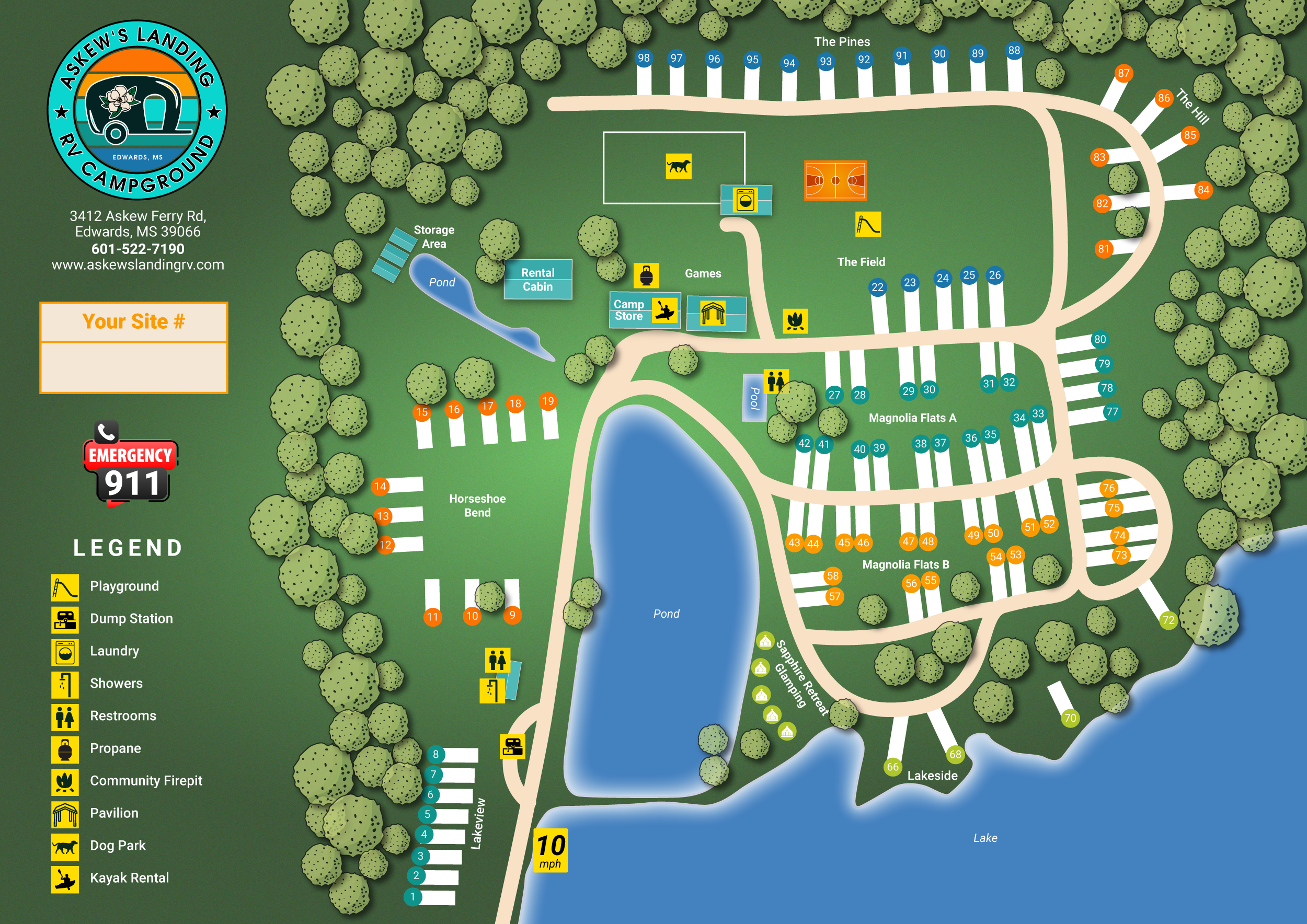The image size is (1307, 924).
Task: Select the dog park icon on the map field
Action: click(x=679, y=166)
